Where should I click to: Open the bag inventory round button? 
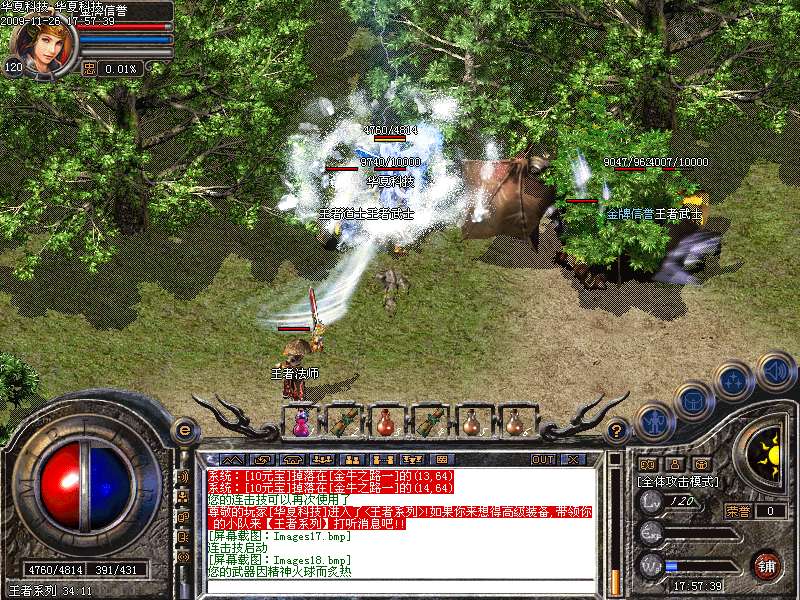(693, 401)
